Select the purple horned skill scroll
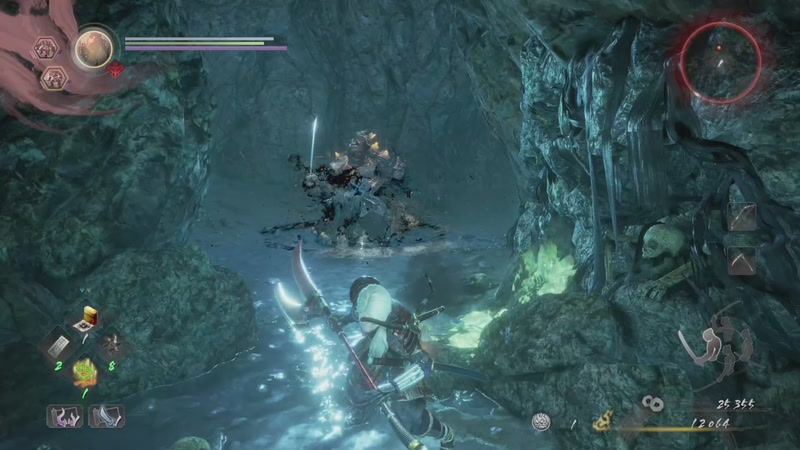The width and height of the screenshot is (800, 450). [64, 415]
